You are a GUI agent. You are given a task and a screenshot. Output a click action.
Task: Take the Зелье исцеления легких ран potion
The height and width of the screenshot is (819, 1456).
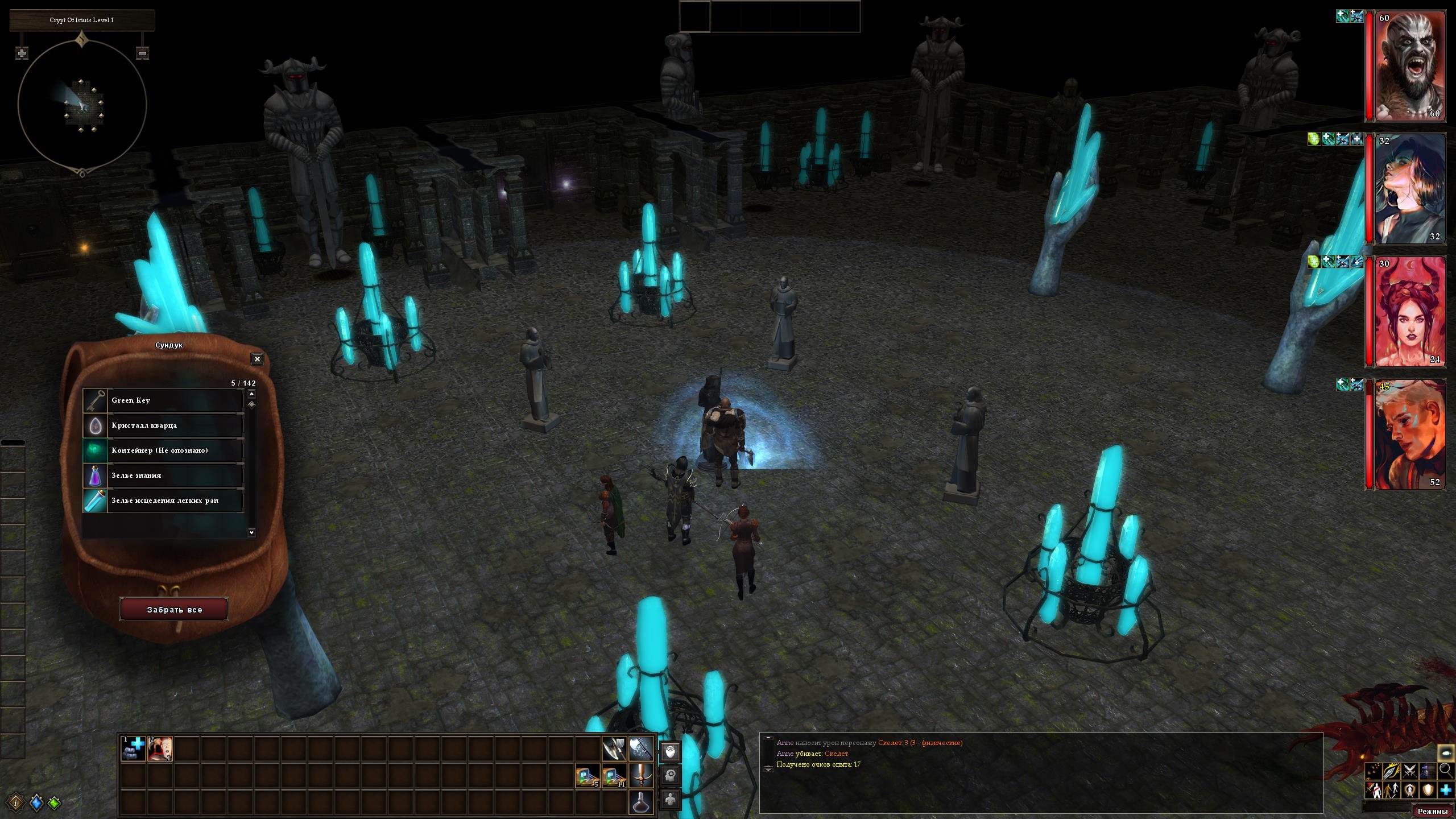(x=164, y=500)
